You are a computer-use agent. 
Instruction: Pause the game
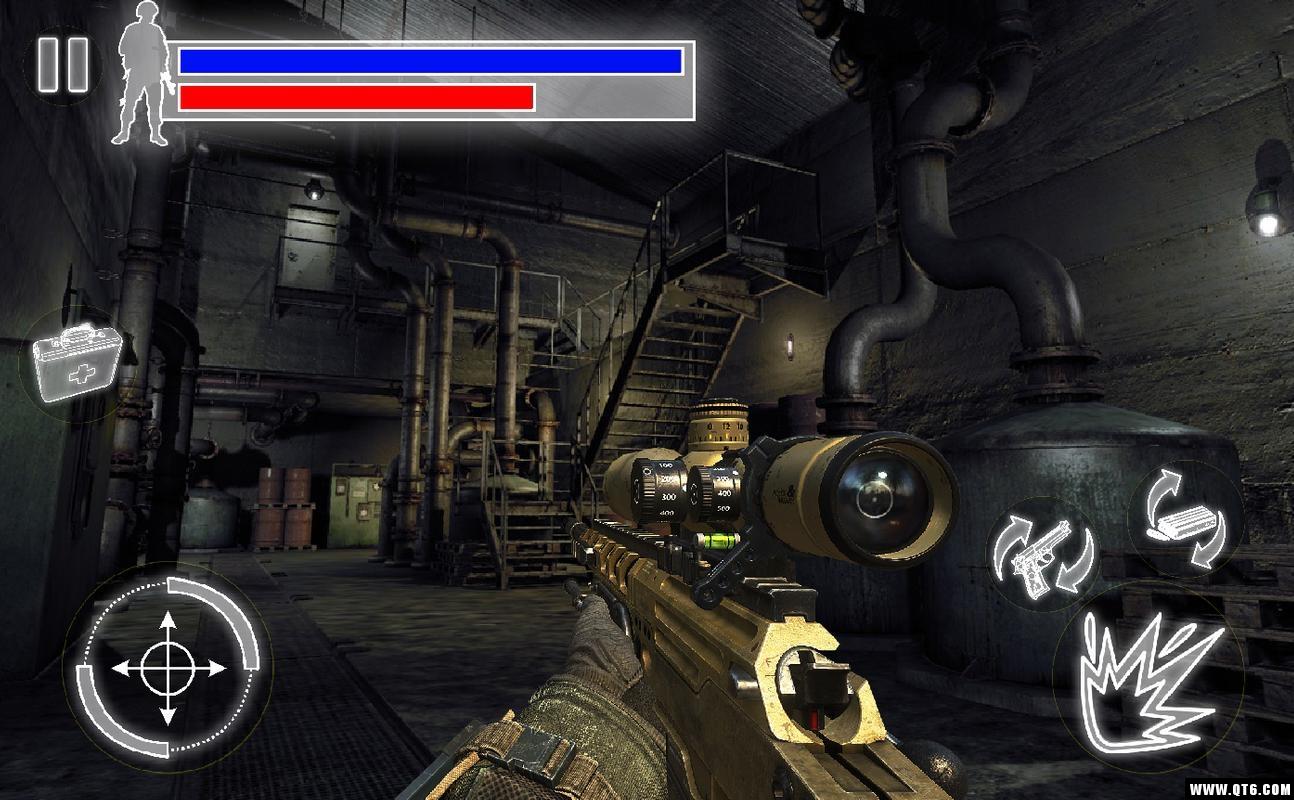point(64,65)
